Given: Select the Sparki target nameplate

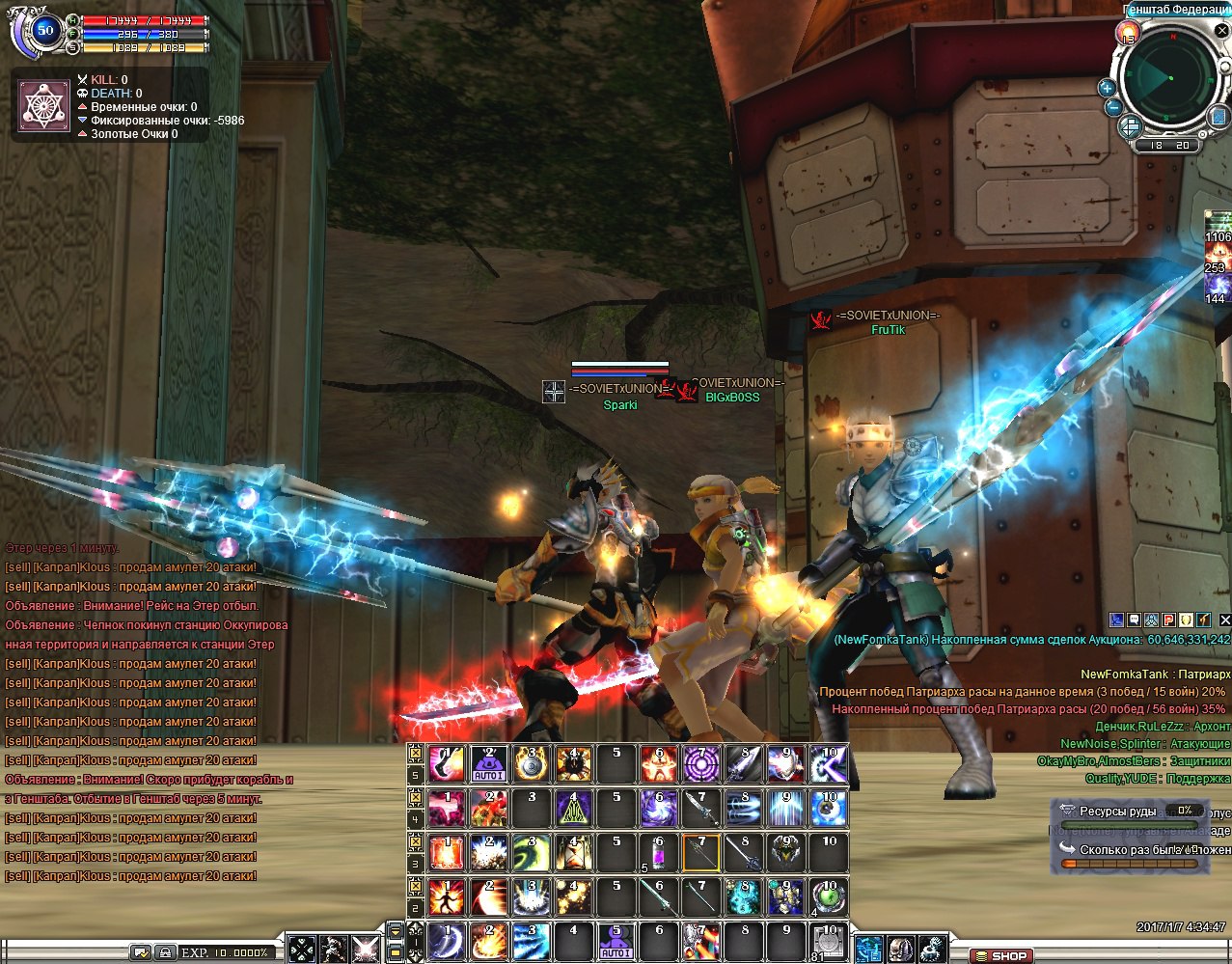Looking at the screenshot, I should click(620, 405).
